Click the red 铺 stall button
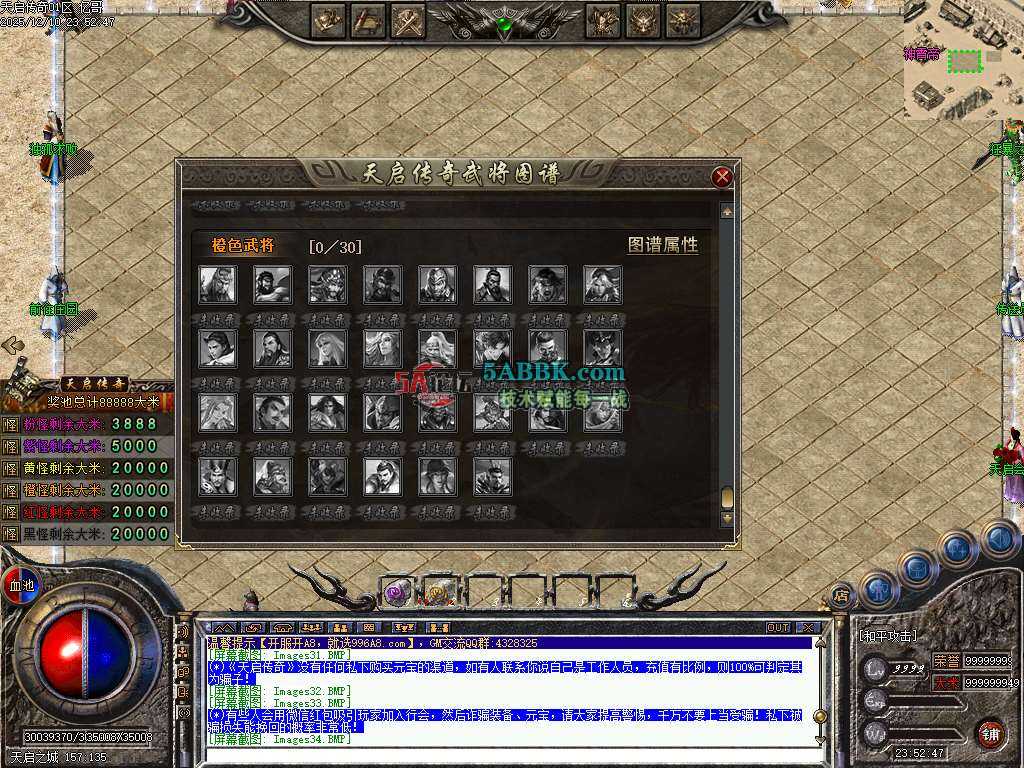 point(990,733)
